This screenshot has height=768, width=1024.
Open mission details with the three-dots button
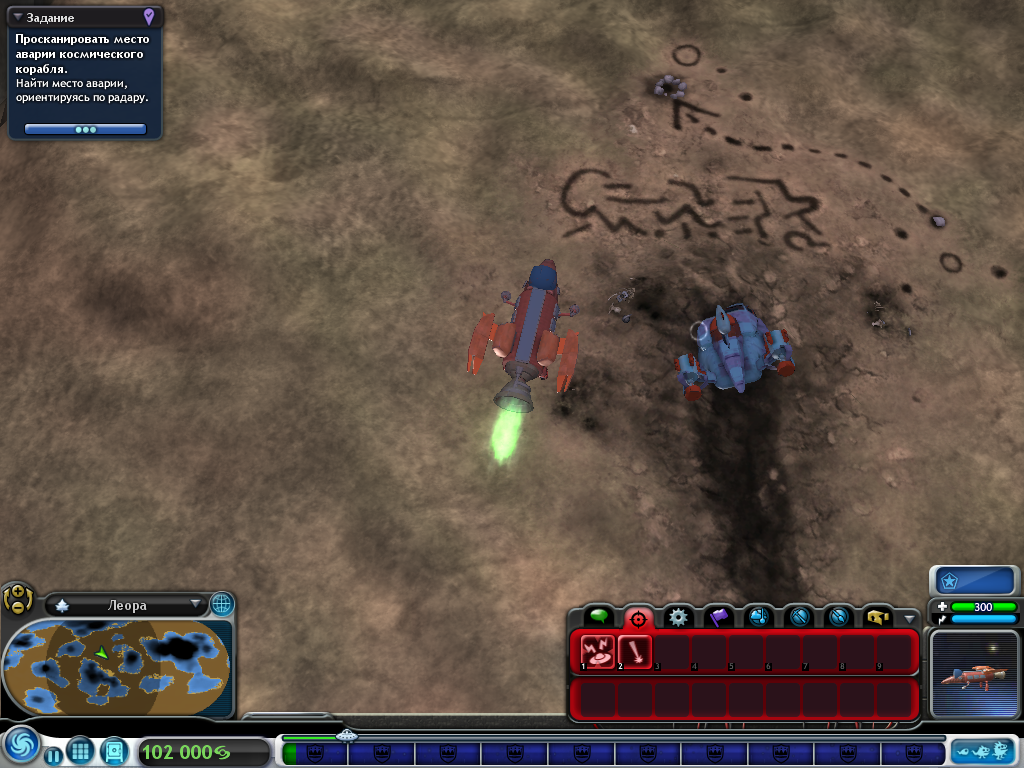click(x=86, y=129)
